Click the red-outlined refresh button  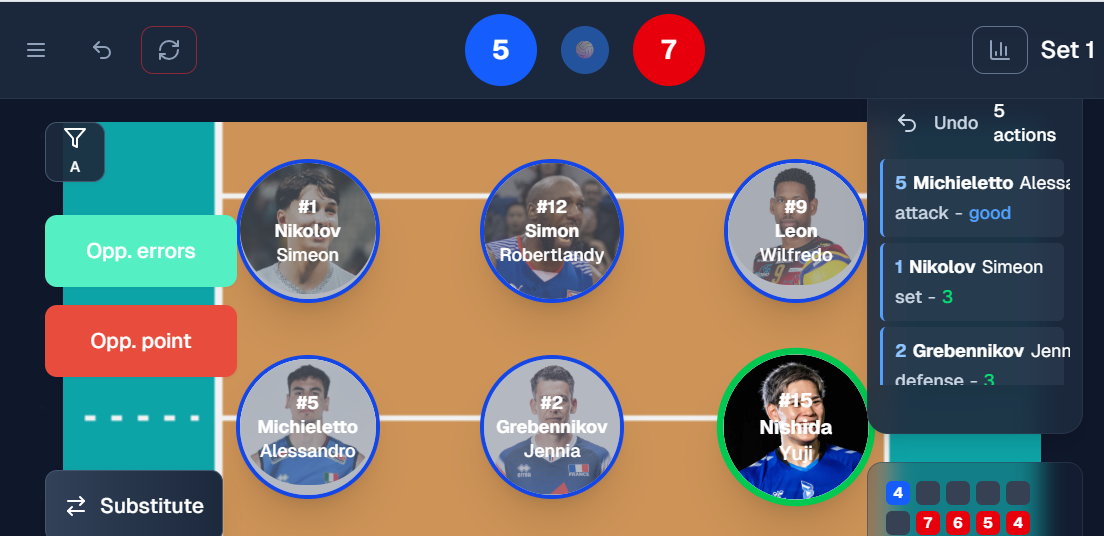[x=169, y=50]
